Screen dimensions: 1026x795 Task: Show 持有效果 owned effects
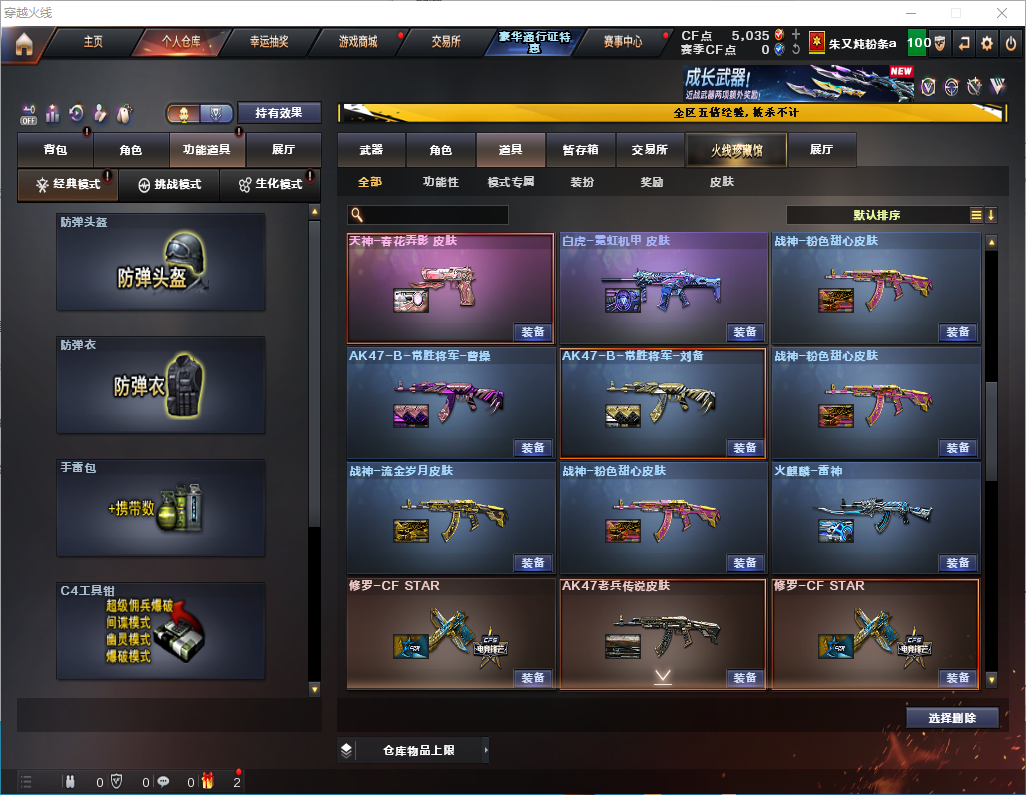point(279,113)
